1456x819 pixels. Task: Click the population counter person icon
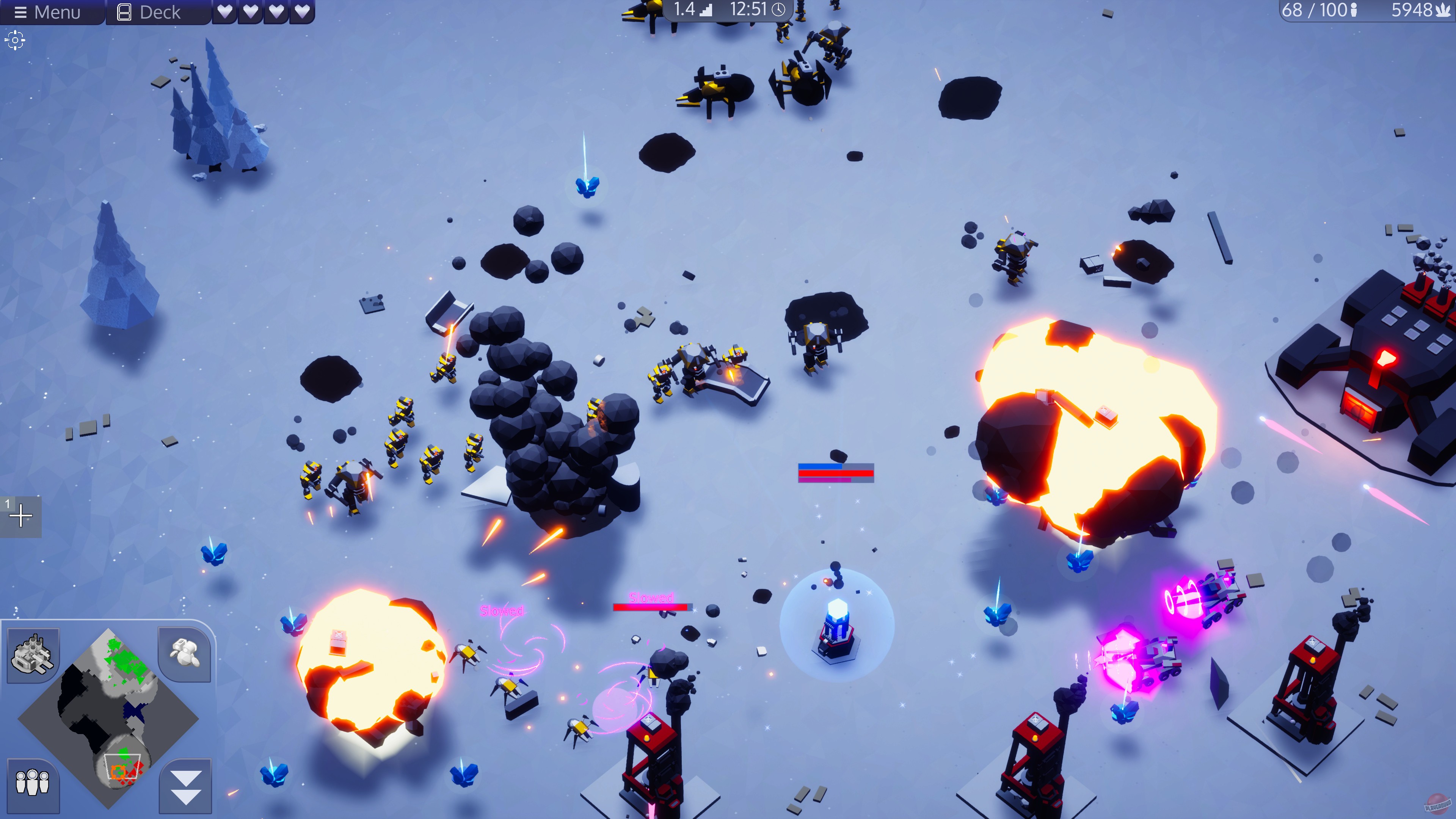pyautogui.click(x=1354, y=10)
